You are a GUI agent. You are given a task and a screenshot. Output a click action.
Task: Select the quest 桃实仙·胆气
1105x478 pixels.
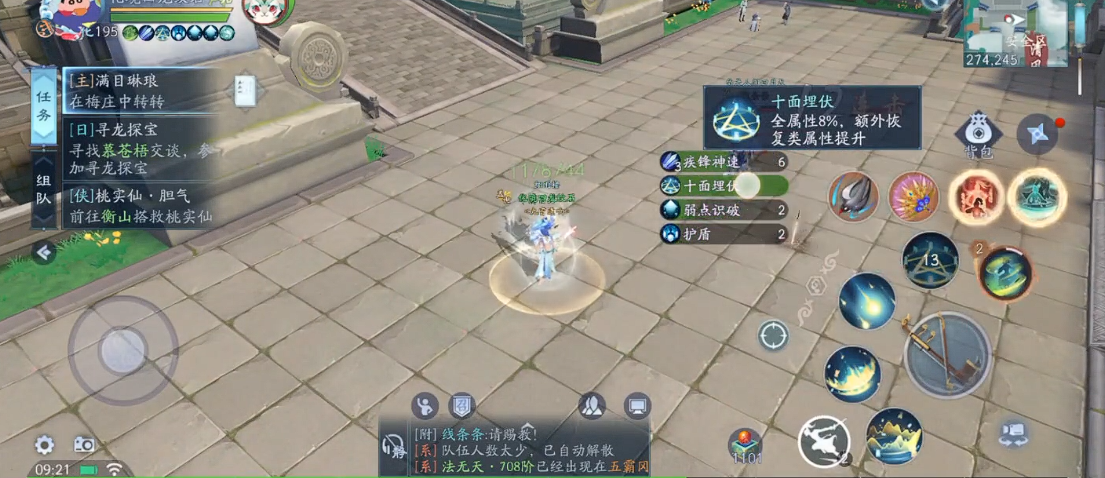click(x=139, y=206)
